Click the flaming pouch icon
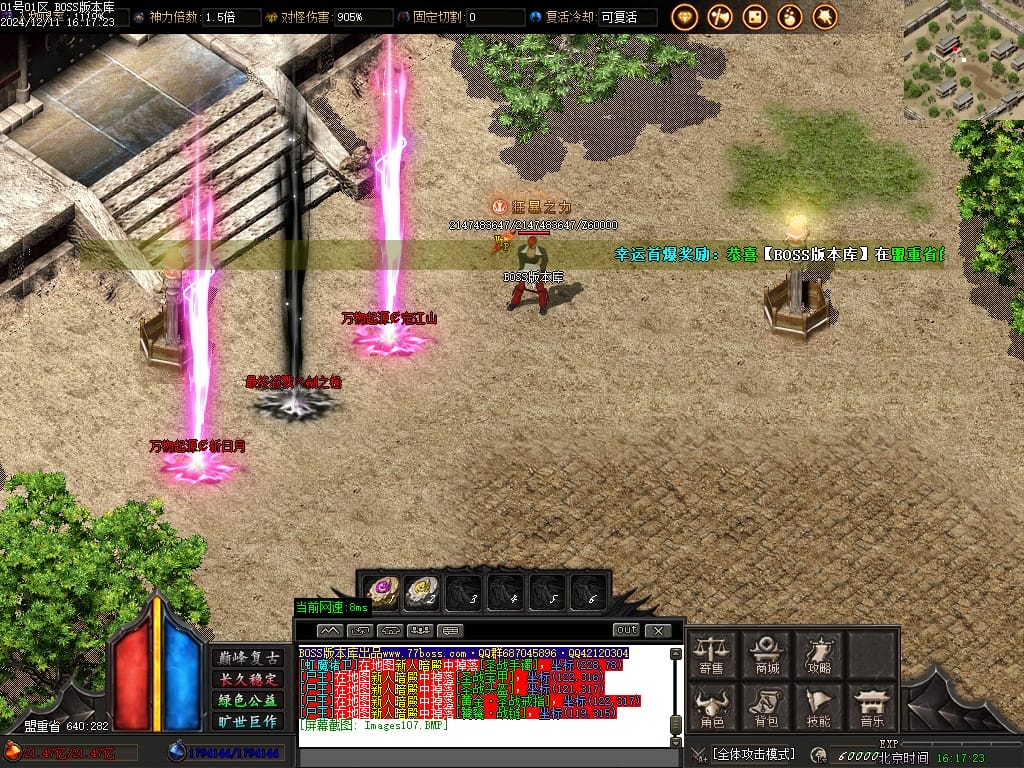Screen dimensions: 1024x768 click(790, 17)
